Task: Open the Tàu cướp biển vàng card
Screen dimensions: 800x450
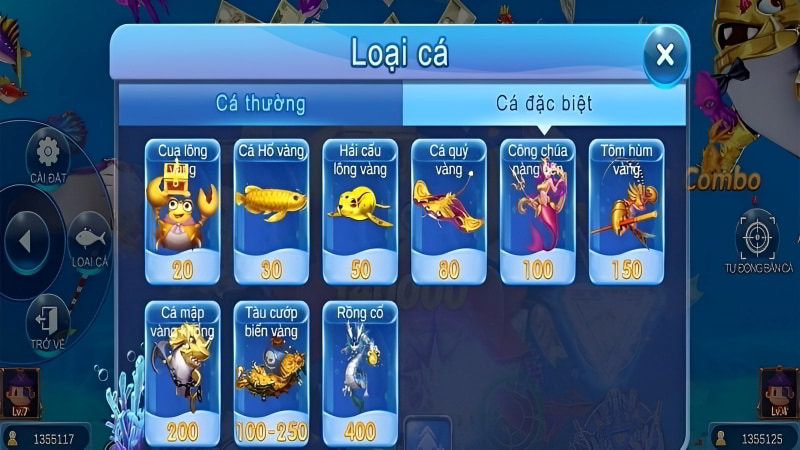Action: click(x=271, y=372)
